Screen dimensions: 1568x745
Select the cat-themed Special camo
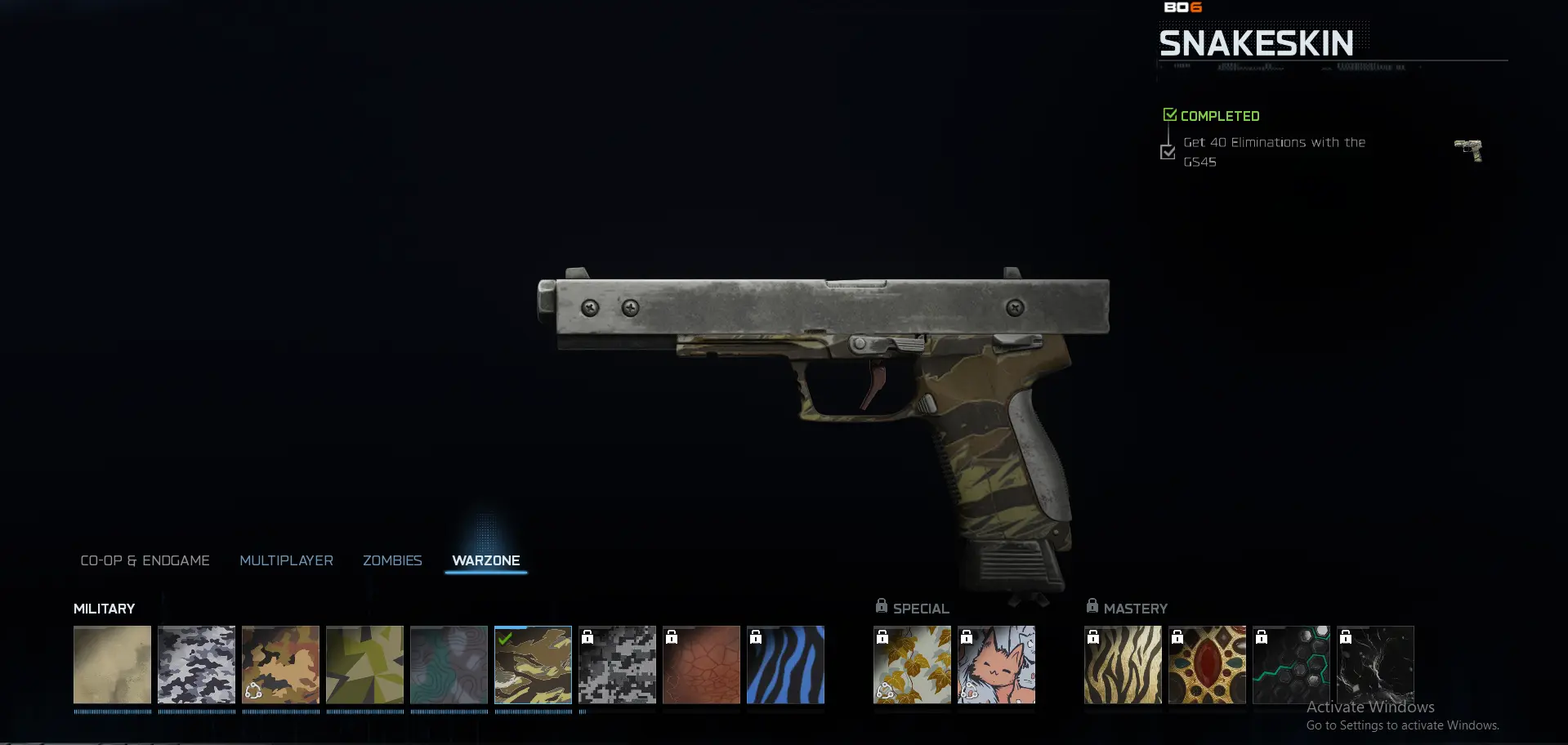pos(996,665)
